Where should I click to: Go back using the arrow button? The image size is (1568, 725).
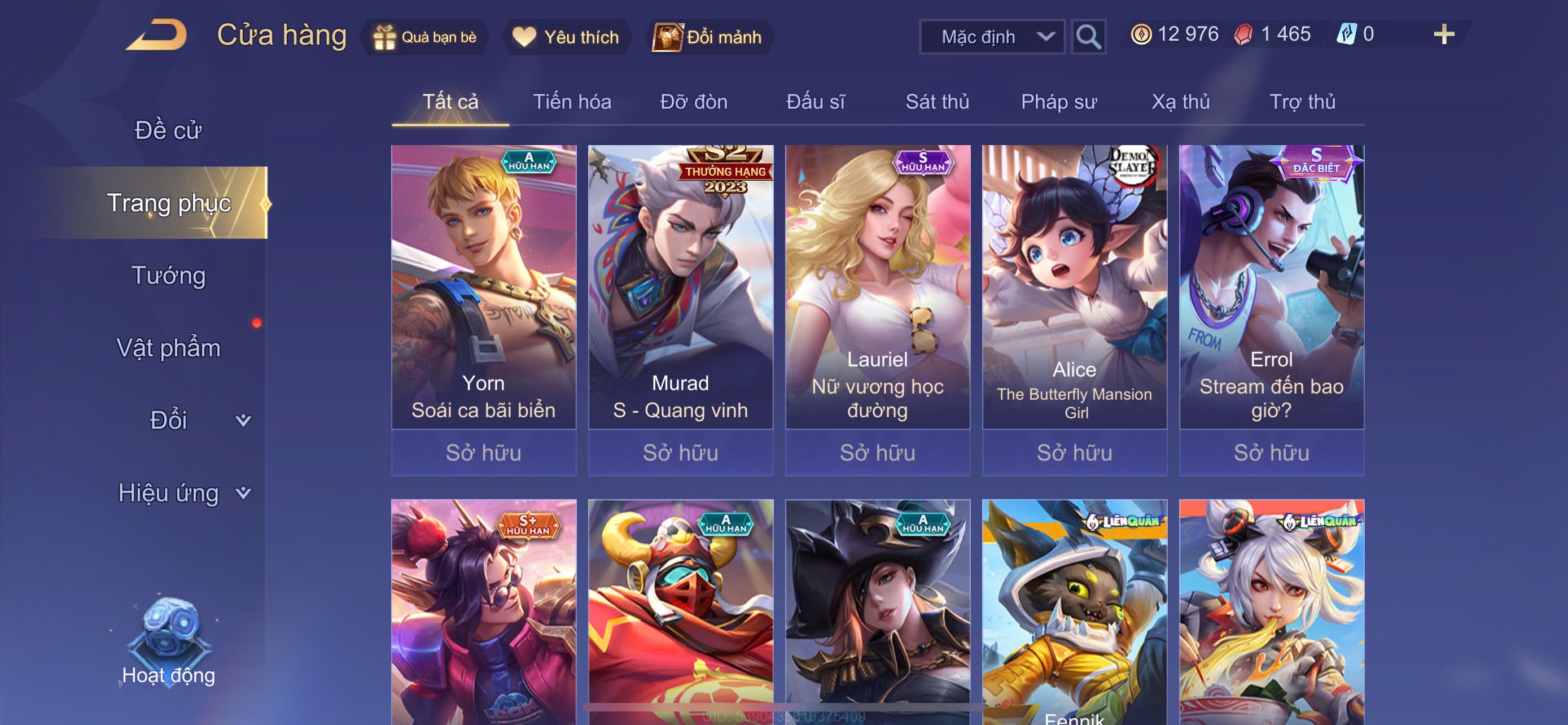(157, 36)
